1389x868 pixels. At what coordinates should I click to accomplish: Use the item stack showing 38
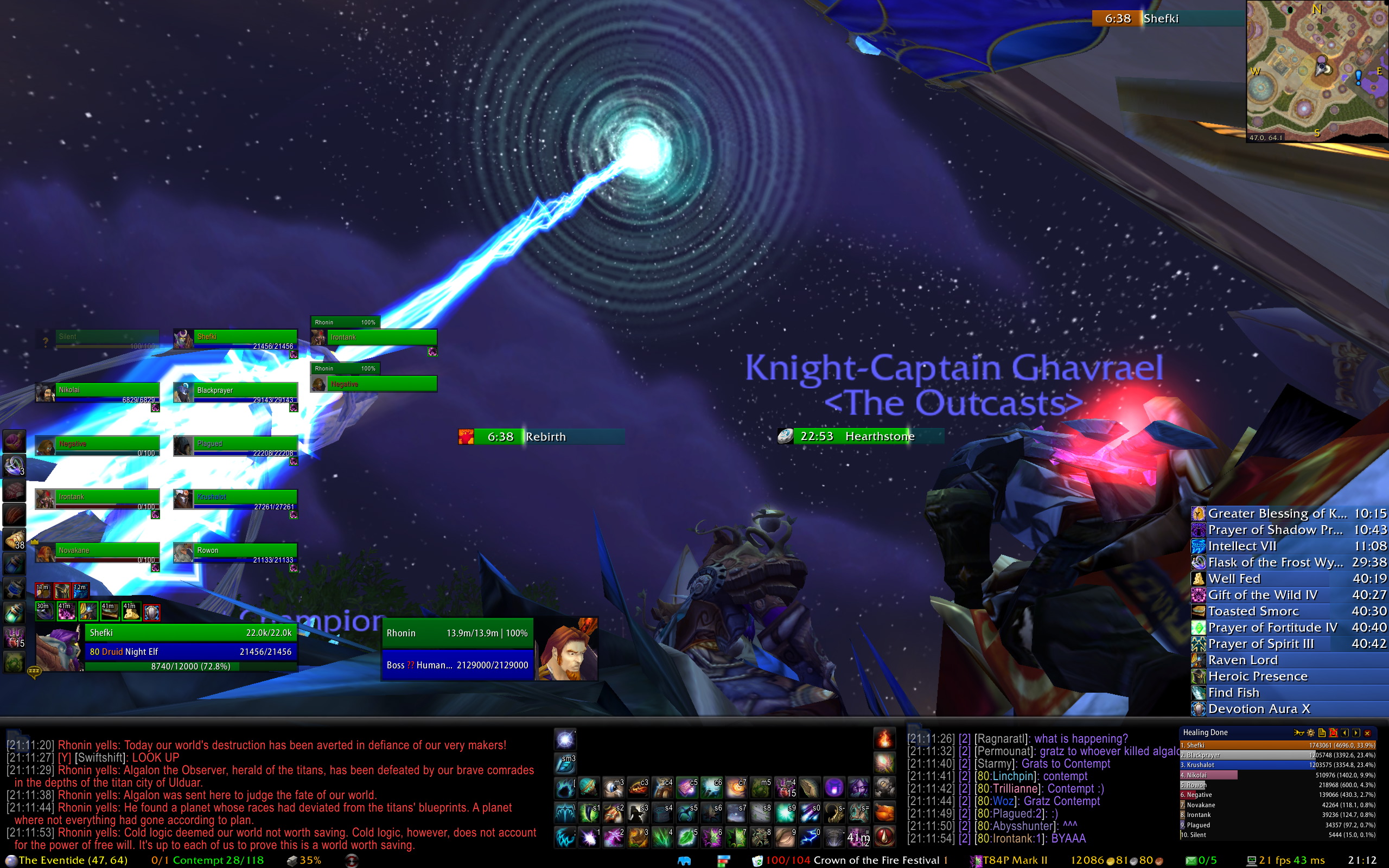14,540
